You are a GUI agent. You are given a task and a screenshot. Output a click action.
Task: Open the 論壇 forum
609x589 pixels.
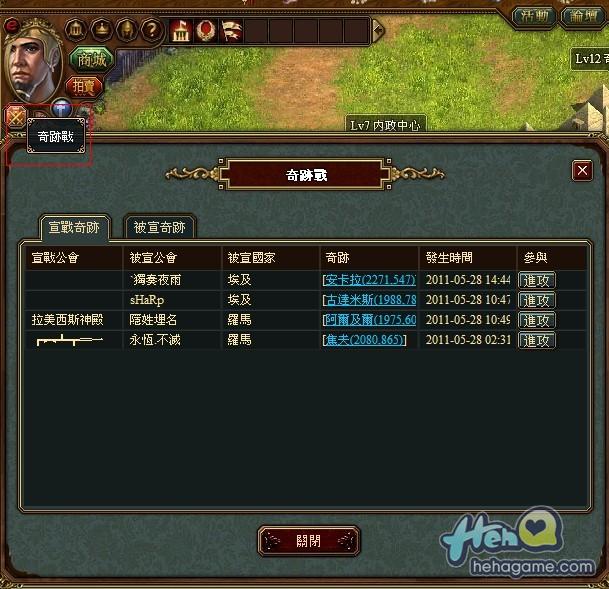[x=583, y=16]
